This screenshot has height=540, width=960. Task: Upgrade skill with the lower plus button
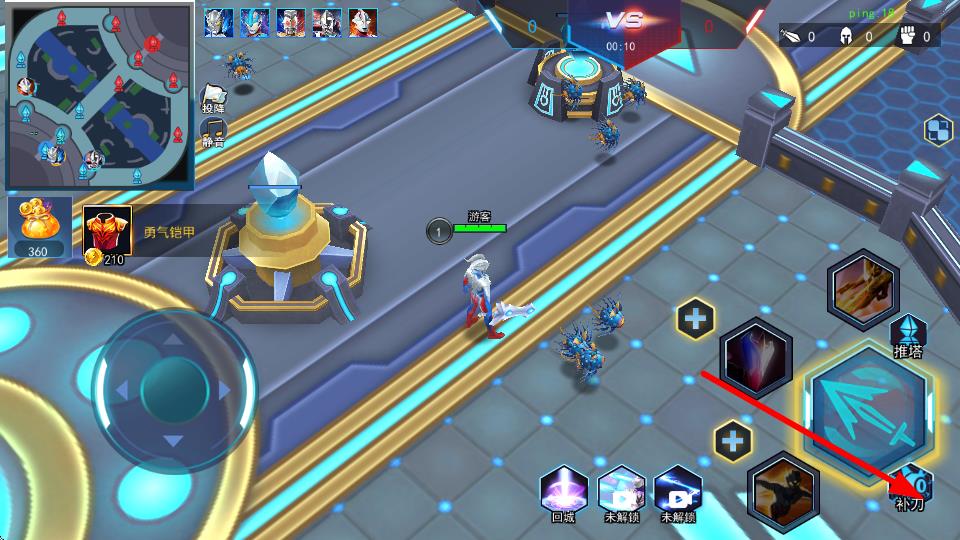(732, 440)
